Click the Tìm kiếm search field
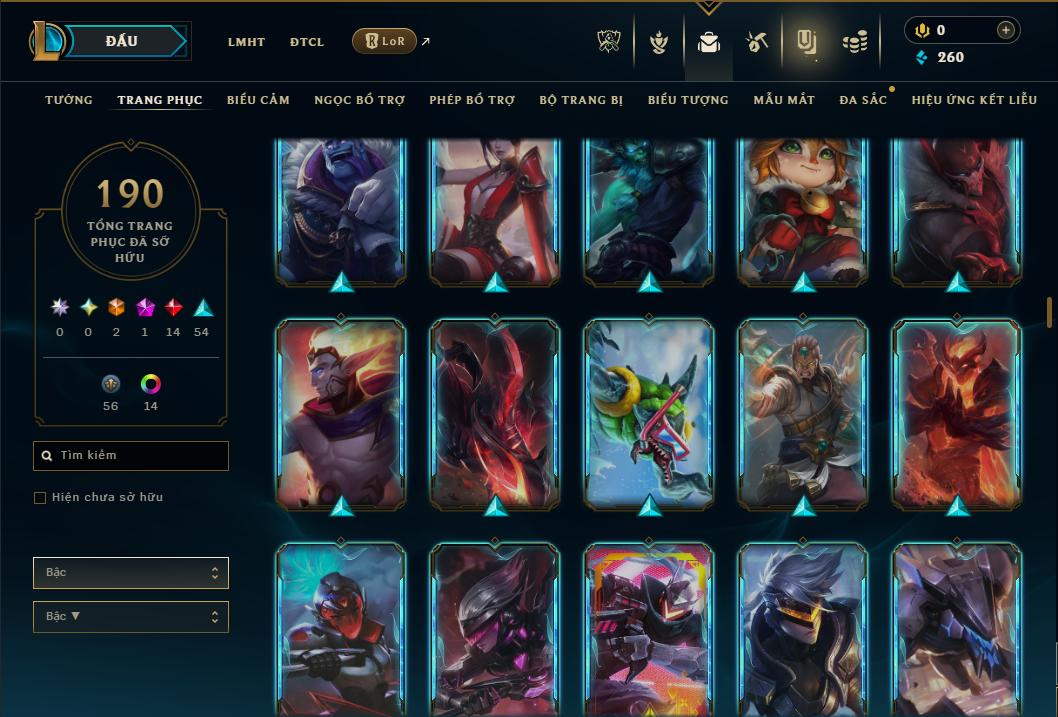 131,456
